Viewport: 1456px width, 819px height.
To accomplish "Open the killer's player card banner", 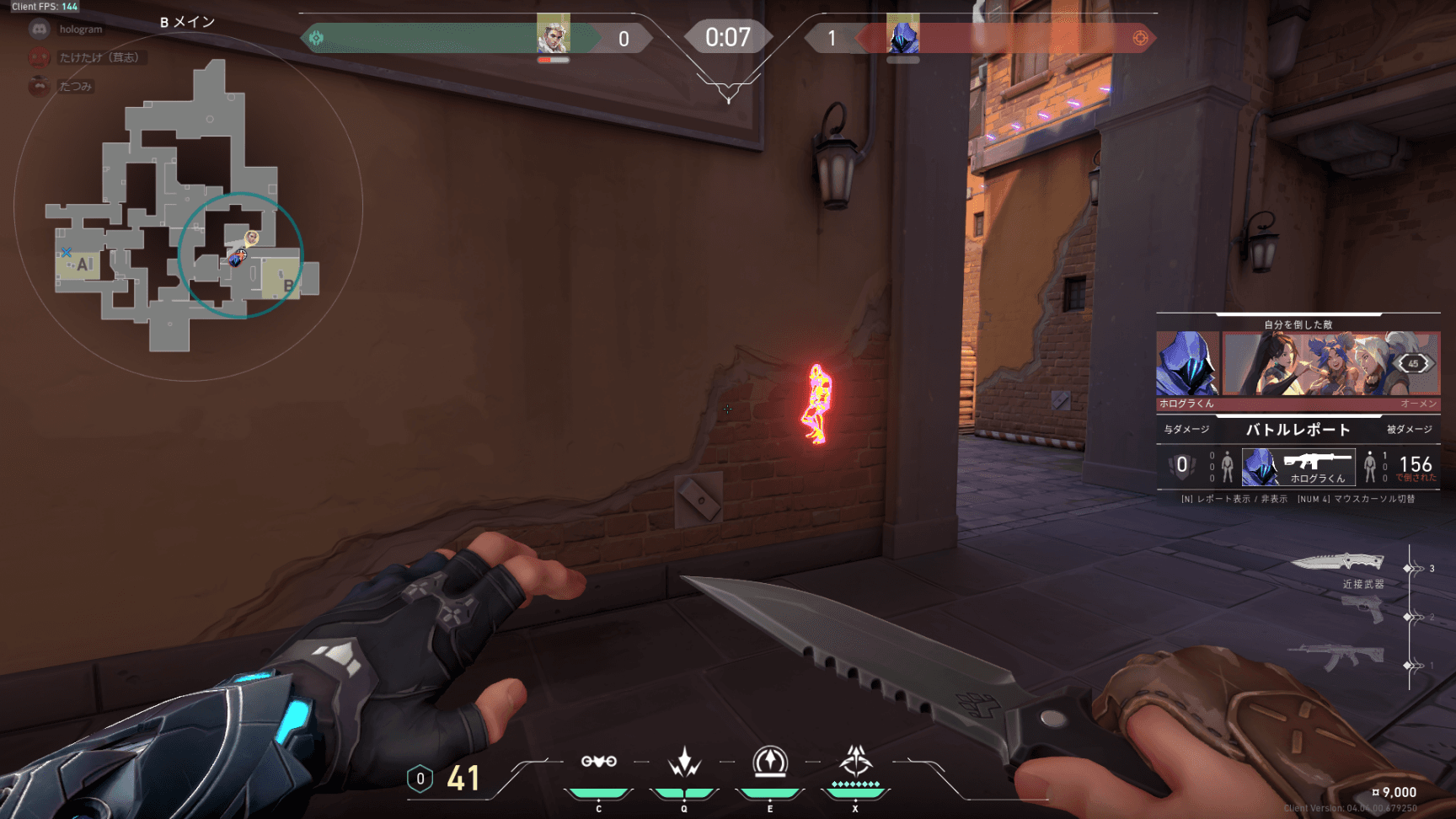I will pos(1330,363).
